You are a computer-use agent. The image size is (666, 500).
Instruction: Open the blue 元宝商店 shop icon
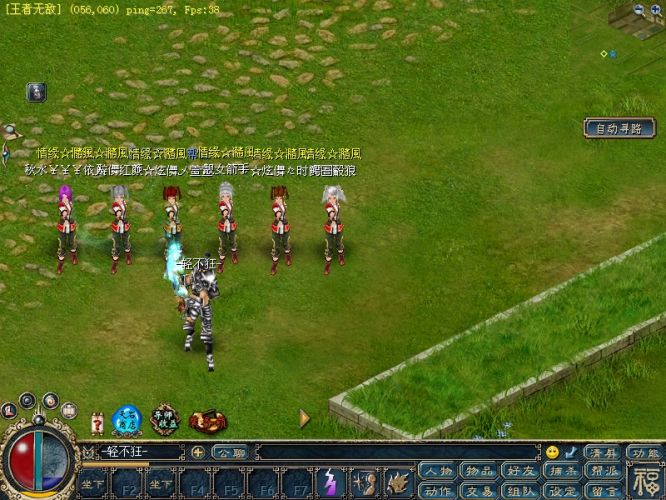point(124,419)
